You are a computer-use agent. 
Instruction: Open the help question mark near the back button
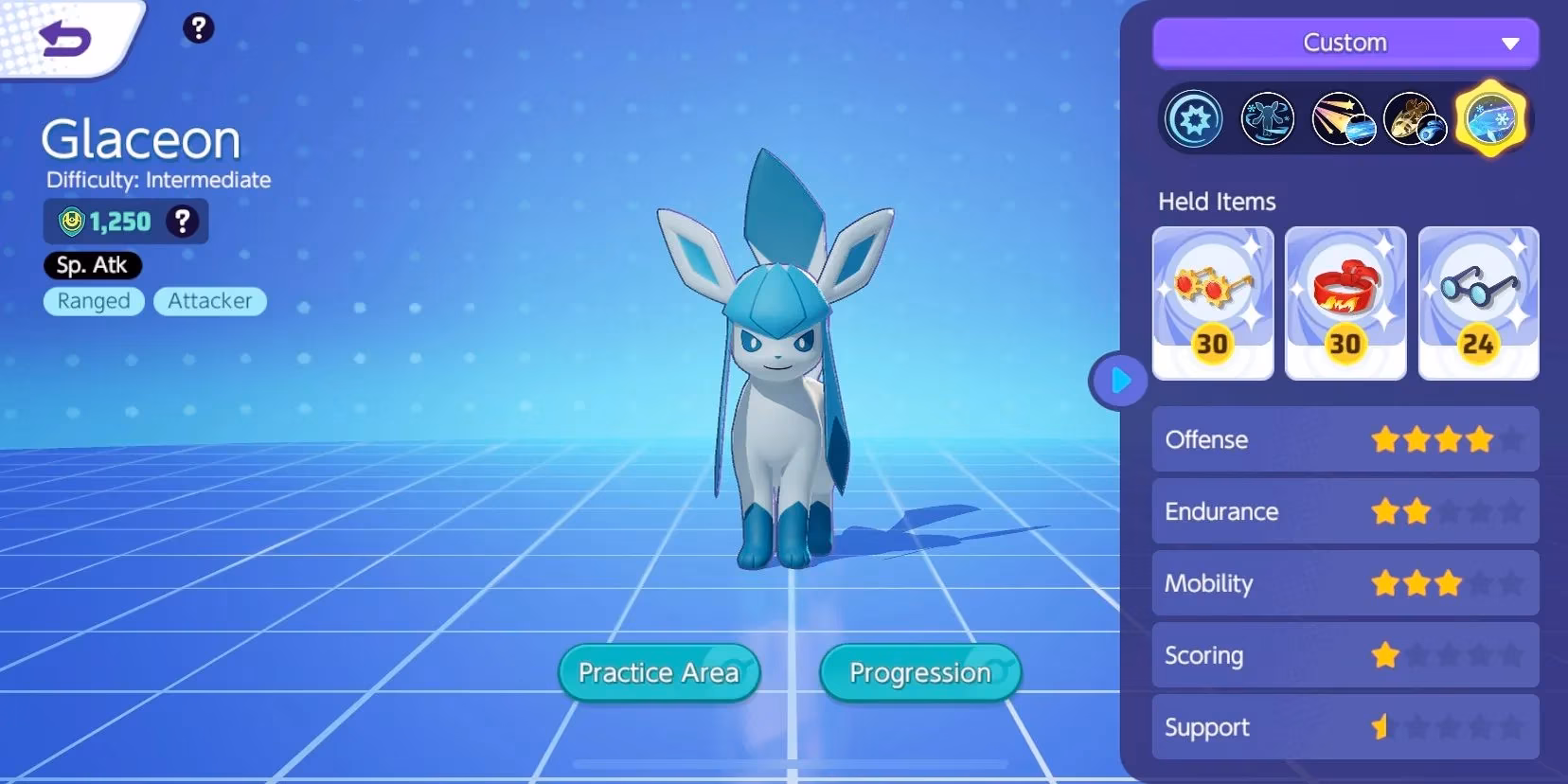click(198, 28)
